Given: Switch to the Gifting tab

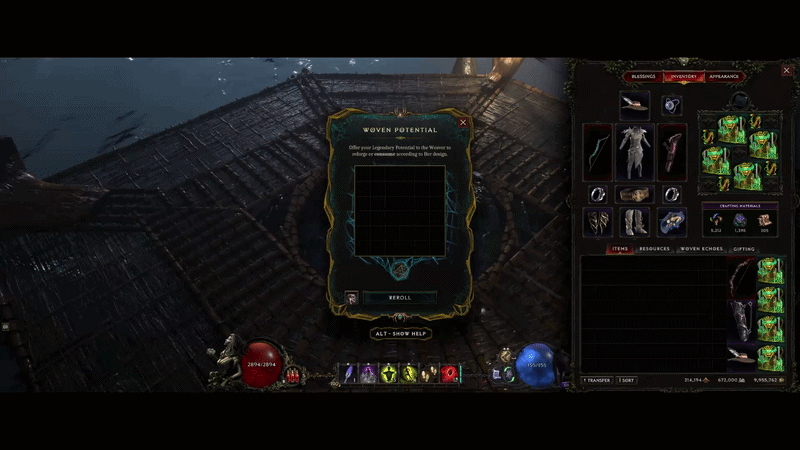Looking at the screenshot, I should point(744,249).
